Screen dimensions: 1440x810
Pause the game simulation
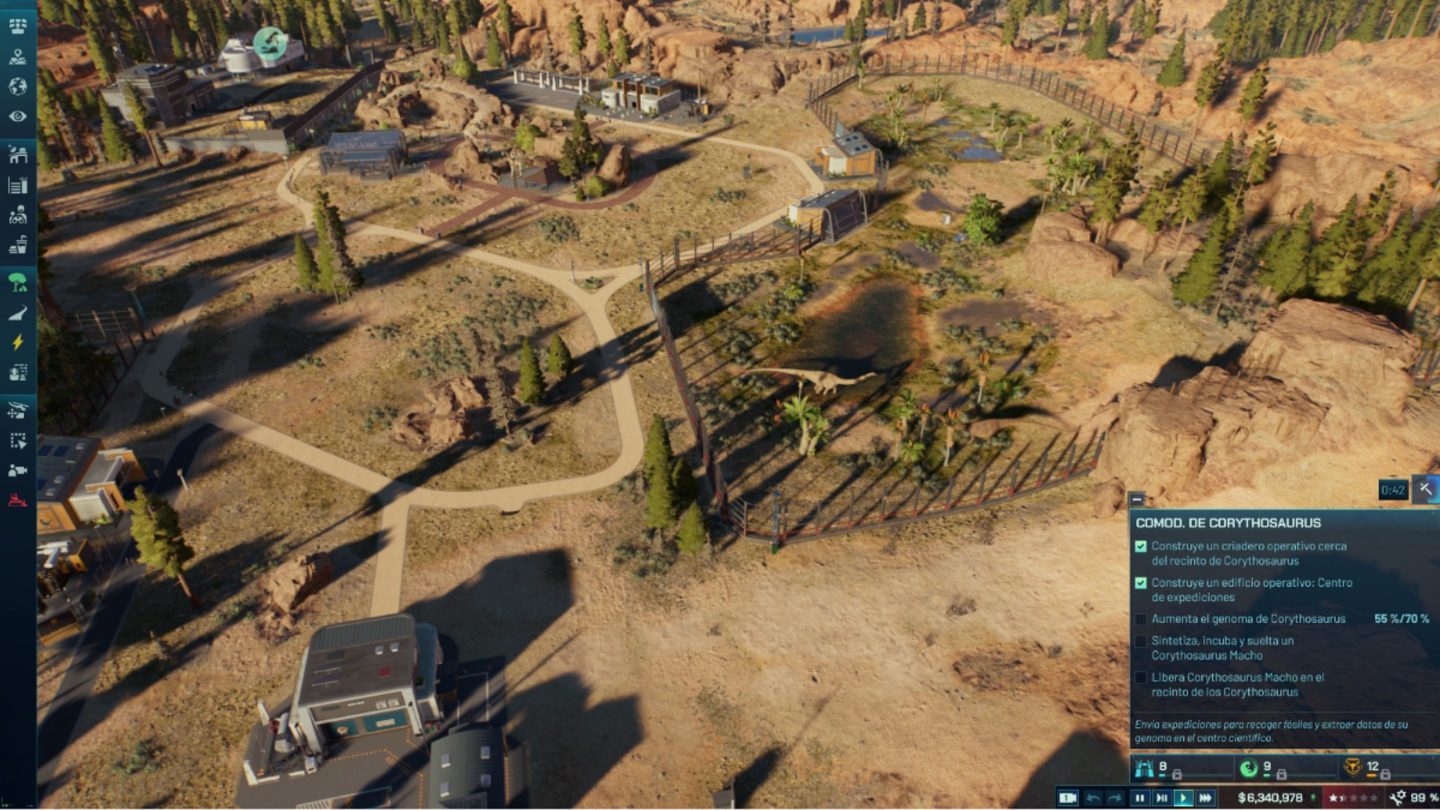pos(1140,796)
